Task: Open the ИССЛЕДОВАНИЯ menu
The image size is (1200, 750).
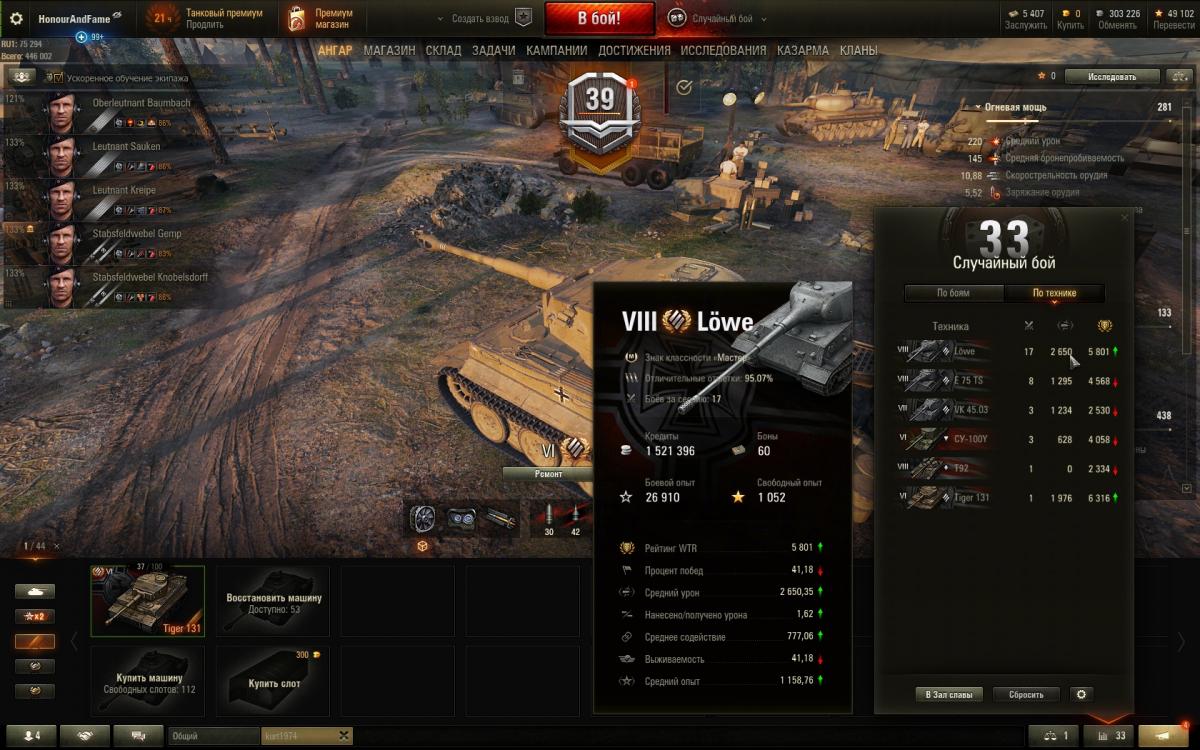Action: pos(723,50)
